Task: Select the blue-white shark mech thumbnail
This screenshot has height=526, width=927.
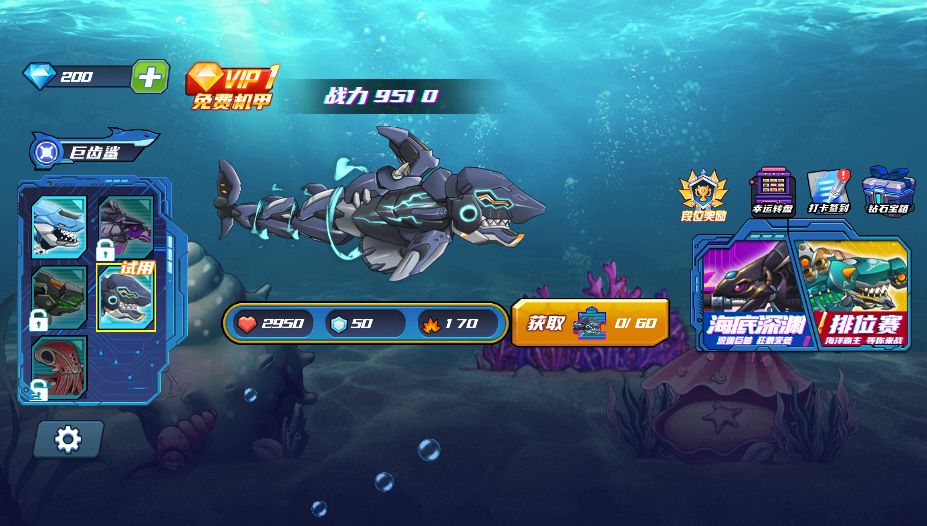Action: pyautogui.click(x=59, y=226)
